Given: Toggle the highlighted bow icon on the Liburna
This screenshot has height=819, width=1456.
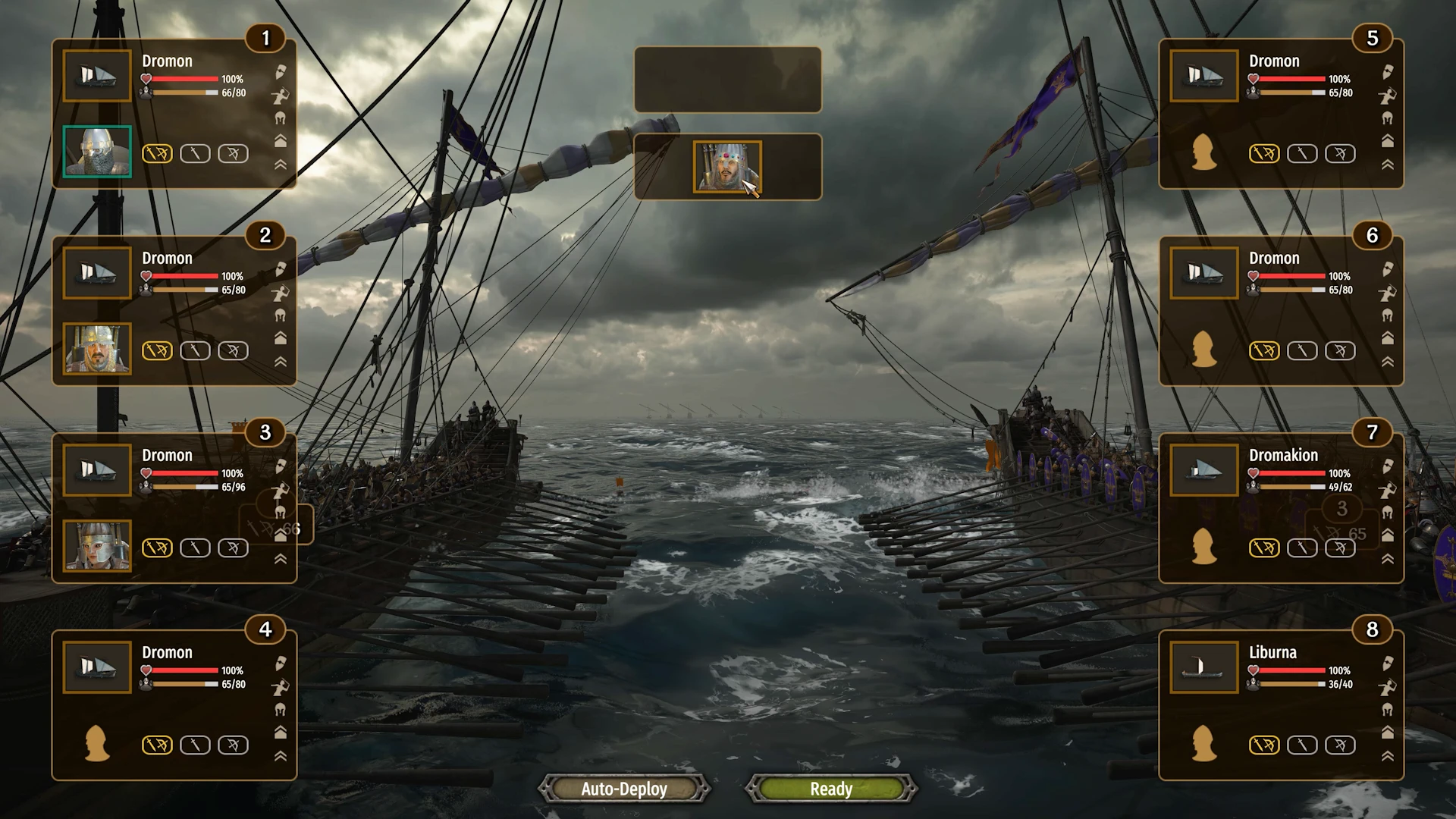Looking at the screenshot, I should point(1264,745).
